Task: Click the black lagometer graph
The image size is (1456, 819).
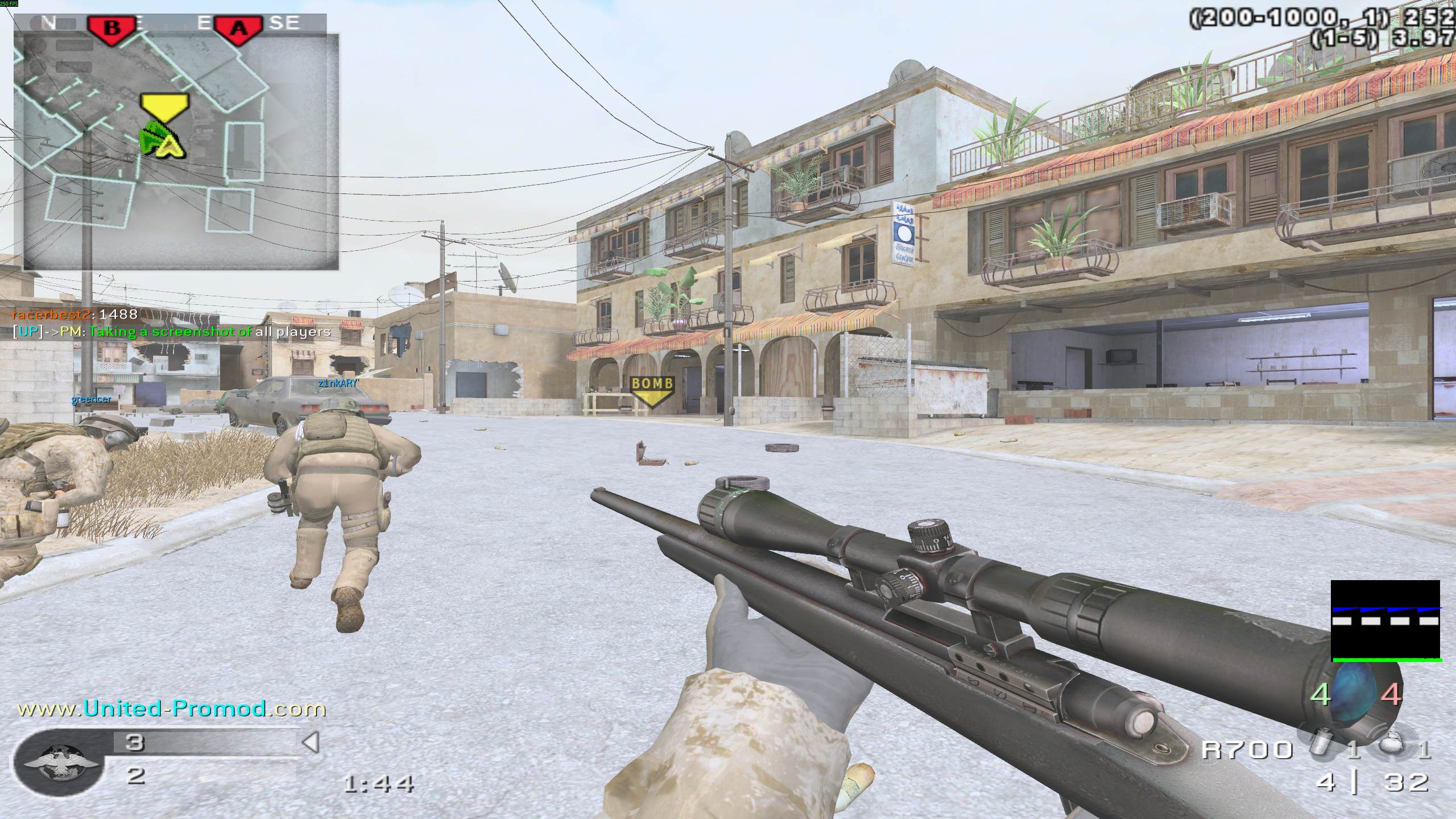Action: pyautogui.click(x=1385, y=621)
